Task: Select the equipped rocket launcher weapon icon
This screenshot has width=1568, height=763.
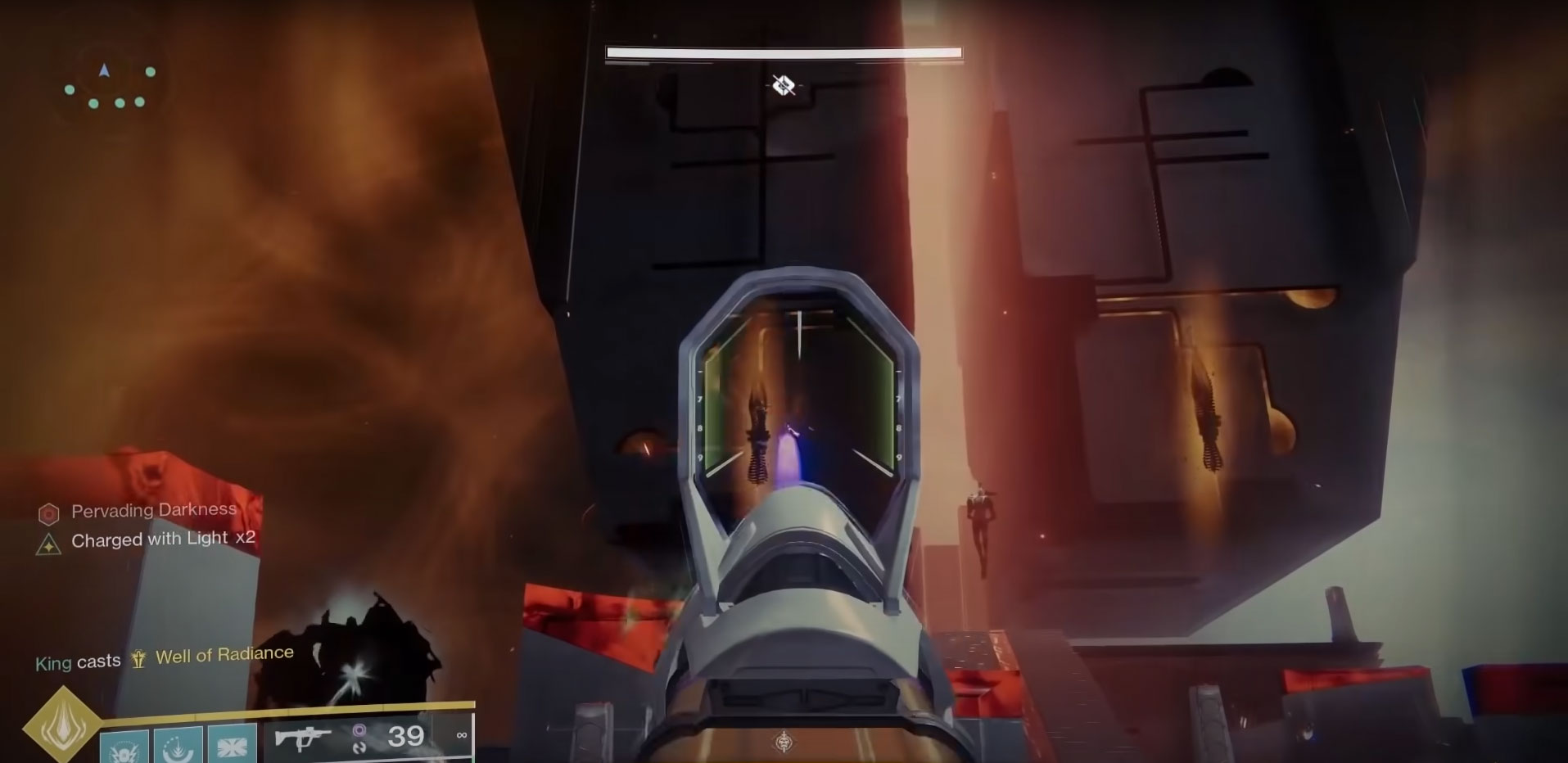Action: (x=302, y=738)
